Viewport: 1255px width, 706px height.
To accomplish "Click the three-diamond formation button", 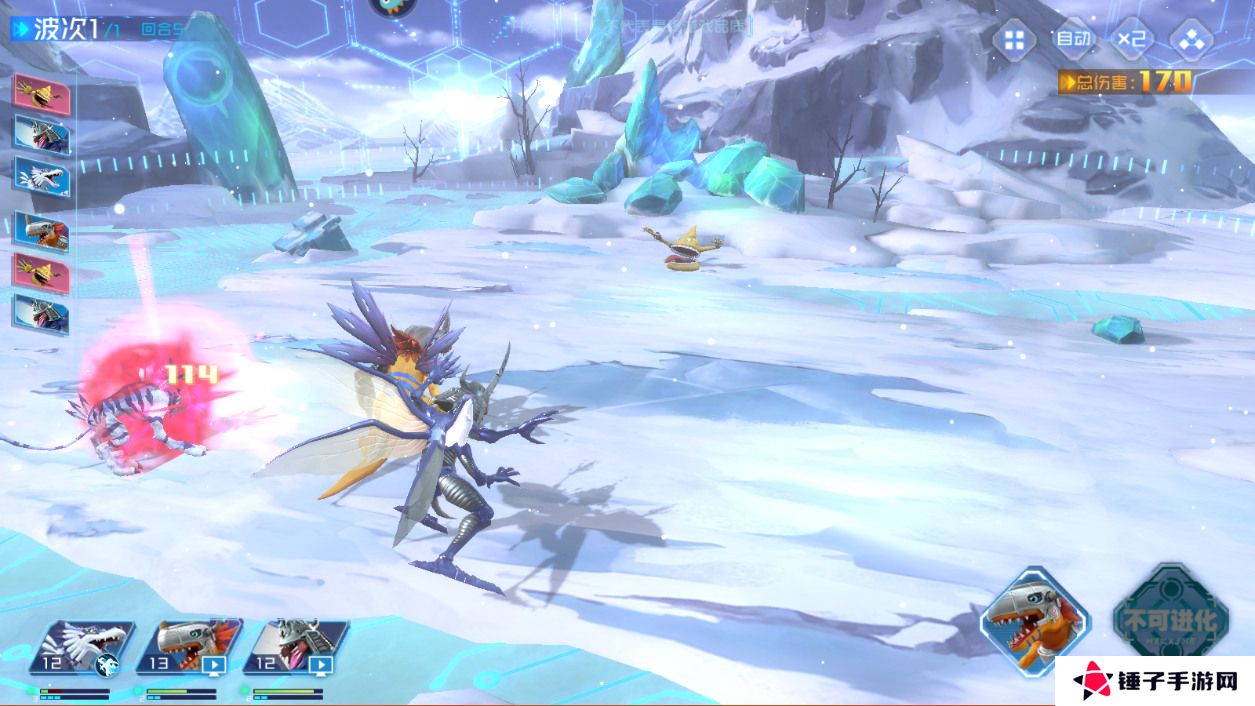I will pyautogui.click(x=1191, y=41).
